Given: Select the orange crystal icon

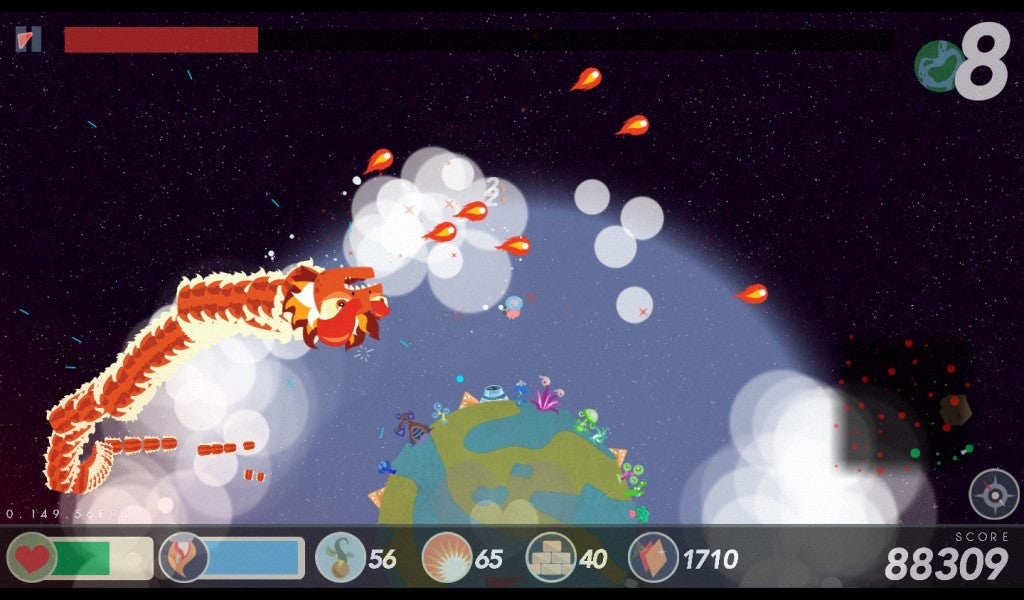Looking at the screenshot, I should [653, 557].
